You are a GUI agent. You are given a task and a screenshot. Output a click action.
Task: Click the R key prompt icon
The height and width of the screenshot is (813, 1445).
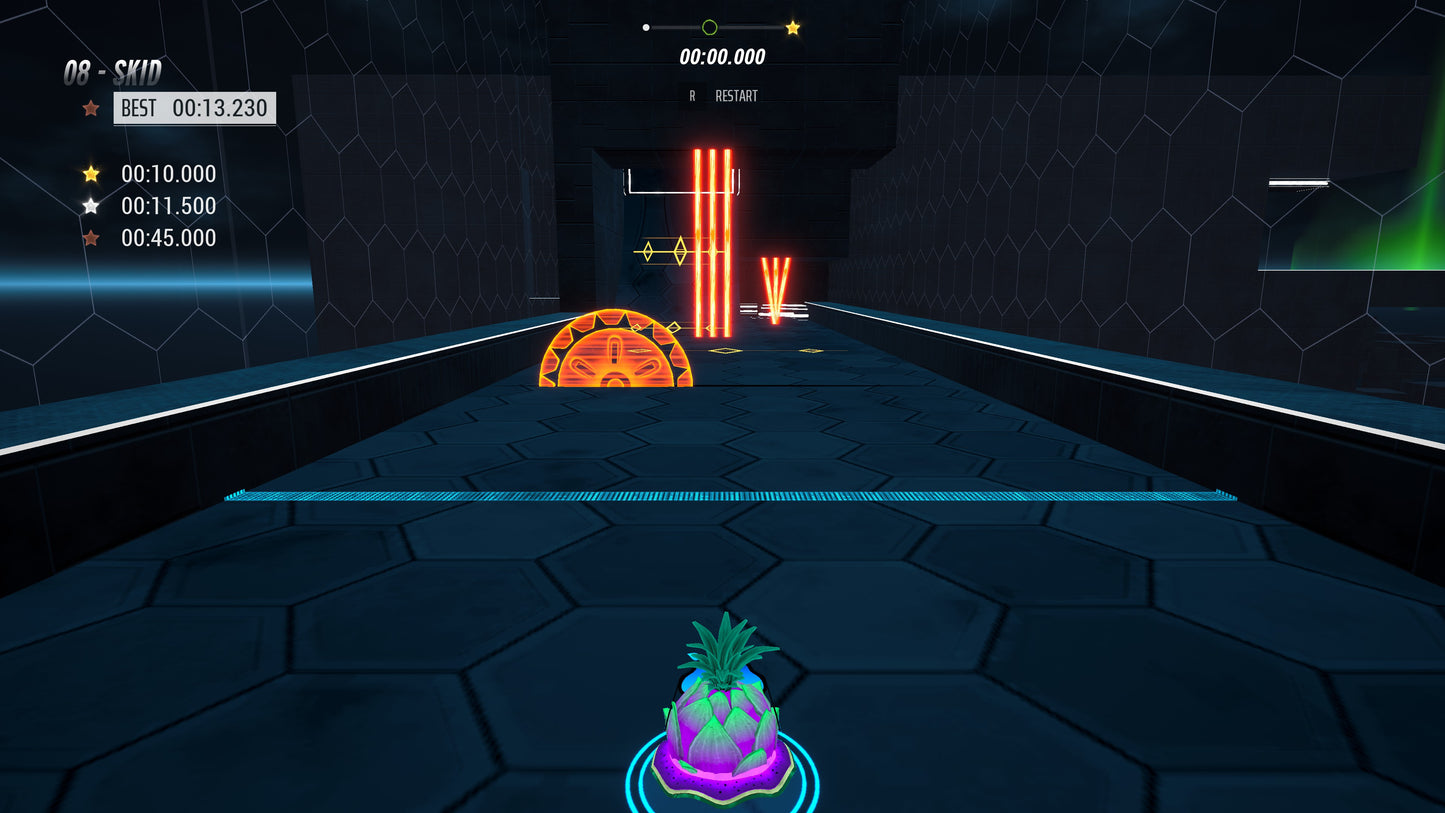(x=691, y=95)
